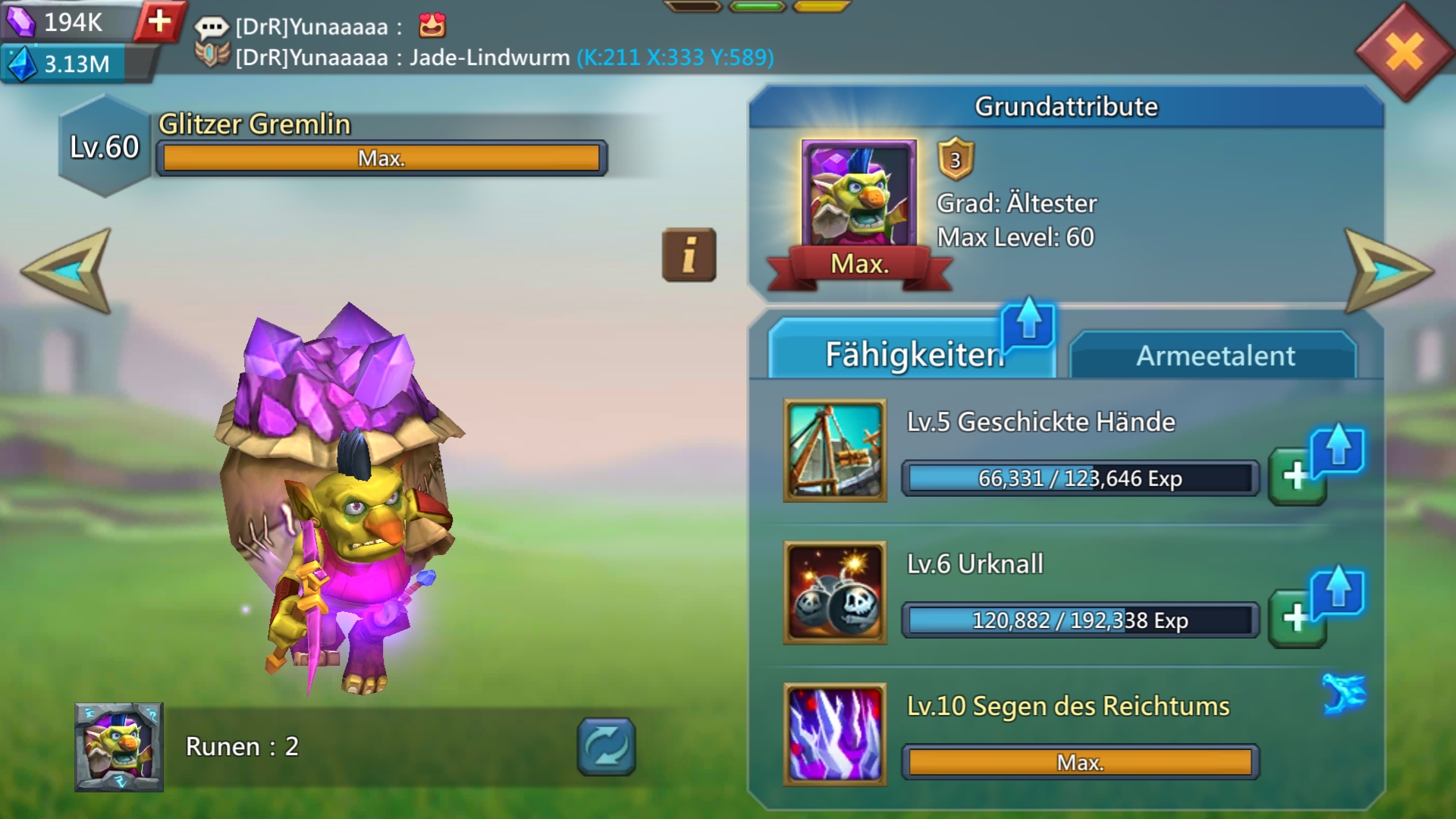Image resolution: width=1456 pixels, height=819 pixels.
Task: Close the hero screen with the X
Action: (1404, 52)
